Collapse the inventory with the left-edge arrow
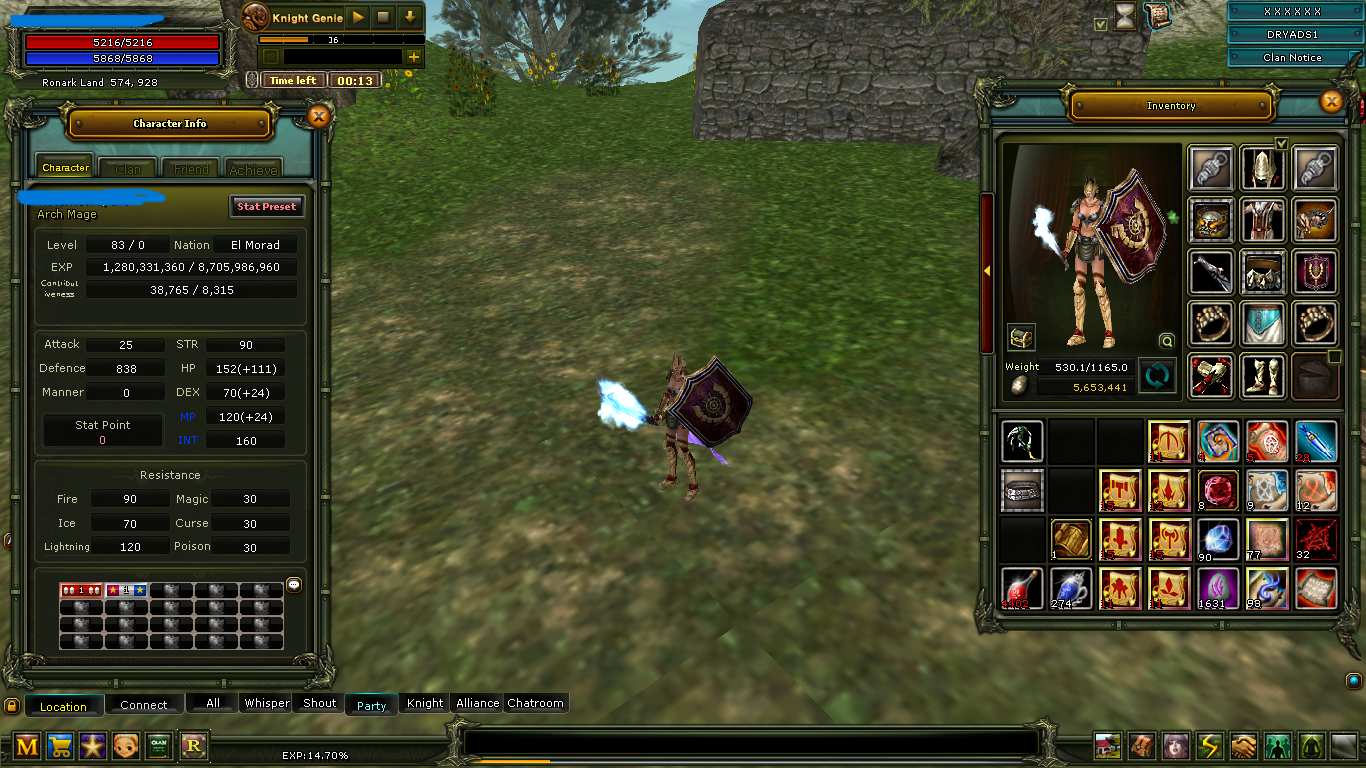Image resolution: width=1366 pixels, height=768 pixels. coord(987,269)
